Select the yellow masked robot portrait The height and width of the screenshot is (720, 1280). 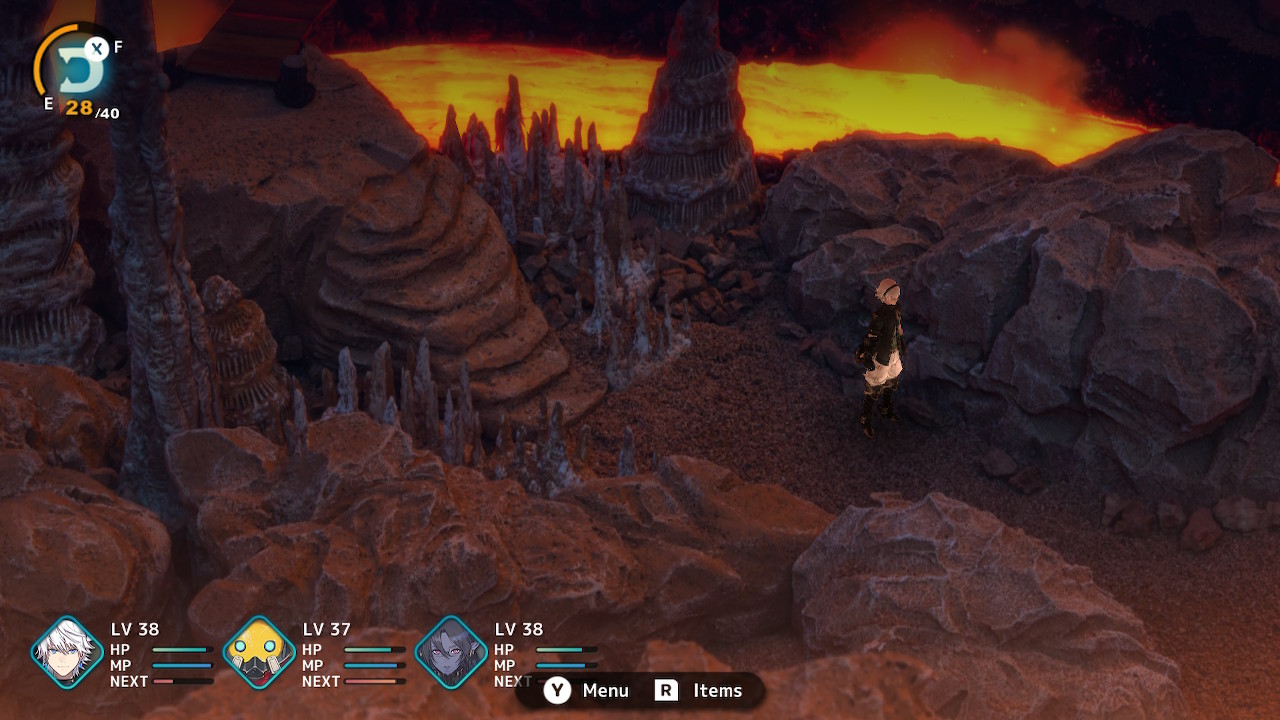(259, 653)
